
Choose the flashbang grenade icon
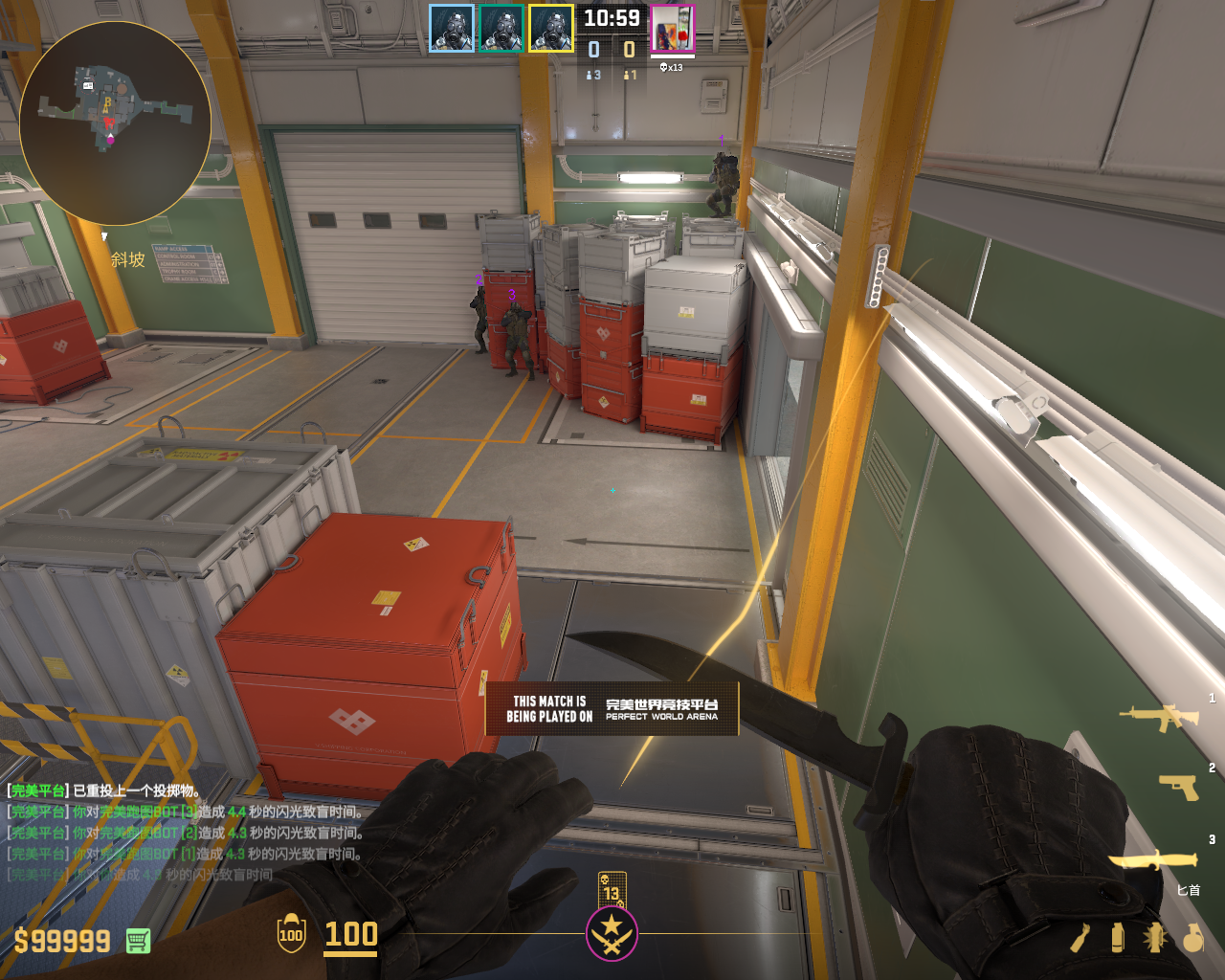point(1154,938)
